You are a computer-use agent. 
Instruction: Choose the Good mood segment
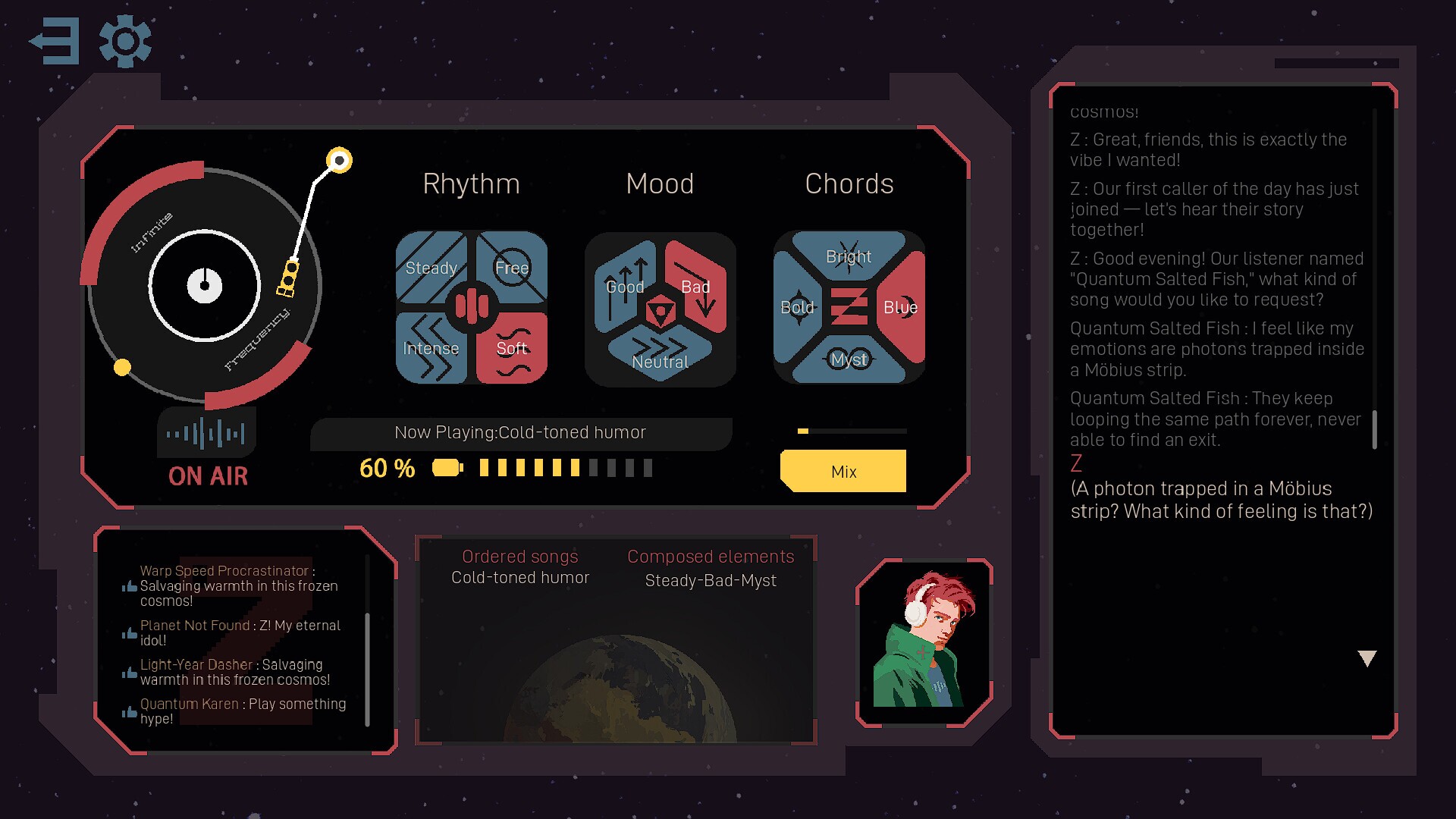click(624, 287)
